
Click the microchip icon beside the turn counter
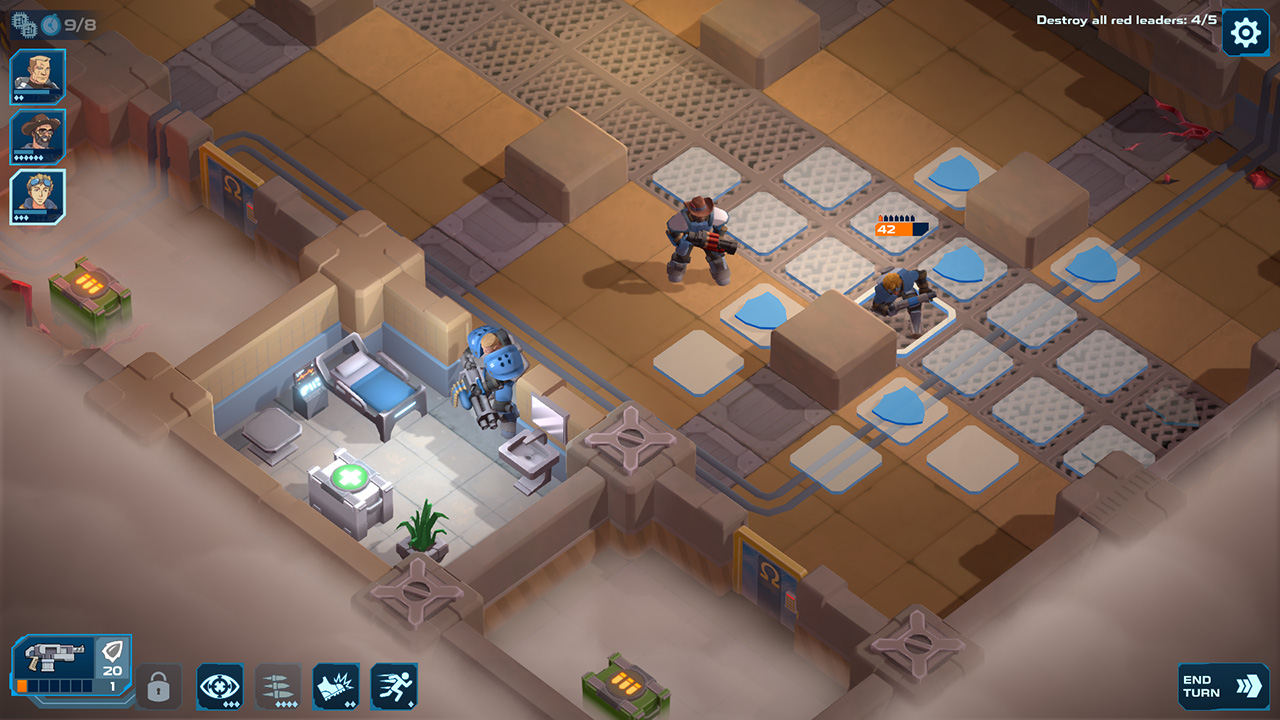pyautogui.click(x=25, y=22)
